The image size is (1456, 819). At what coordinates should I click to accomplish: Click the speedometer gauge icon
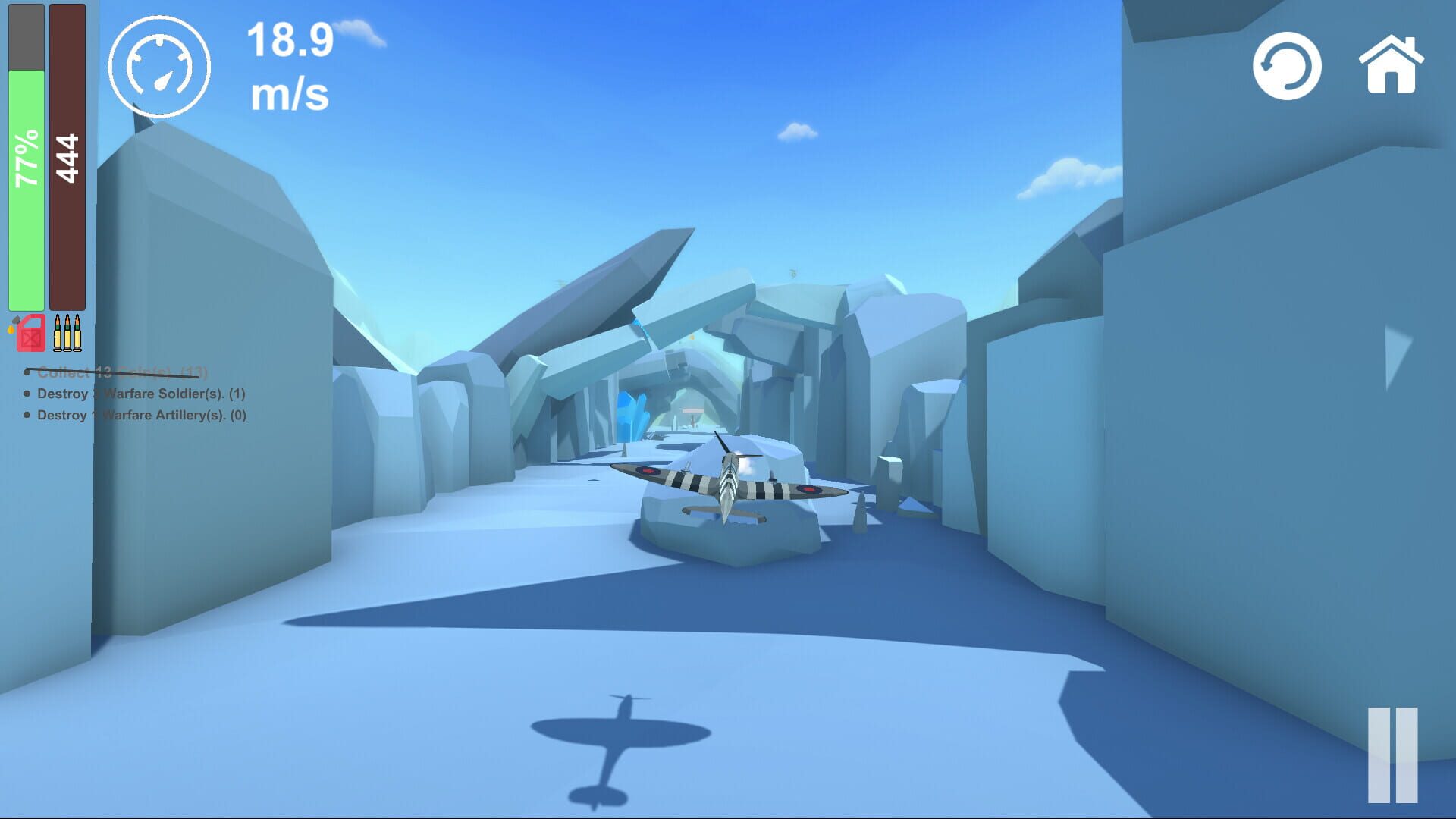click(x=160, y=67)
